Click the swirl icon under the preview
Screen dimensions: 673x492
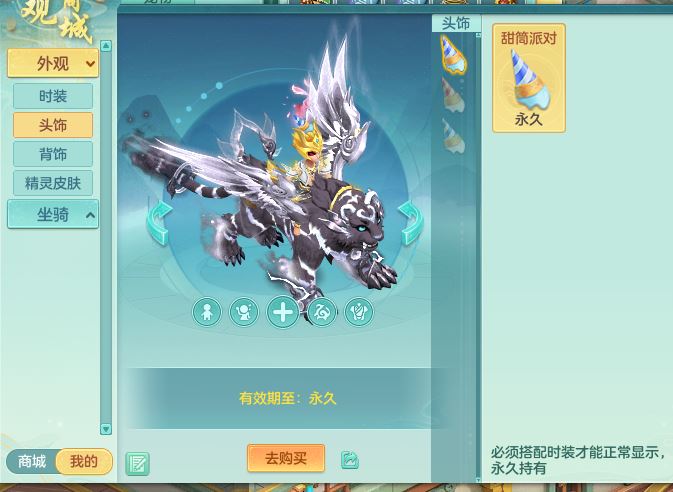(x=321, y=312)
